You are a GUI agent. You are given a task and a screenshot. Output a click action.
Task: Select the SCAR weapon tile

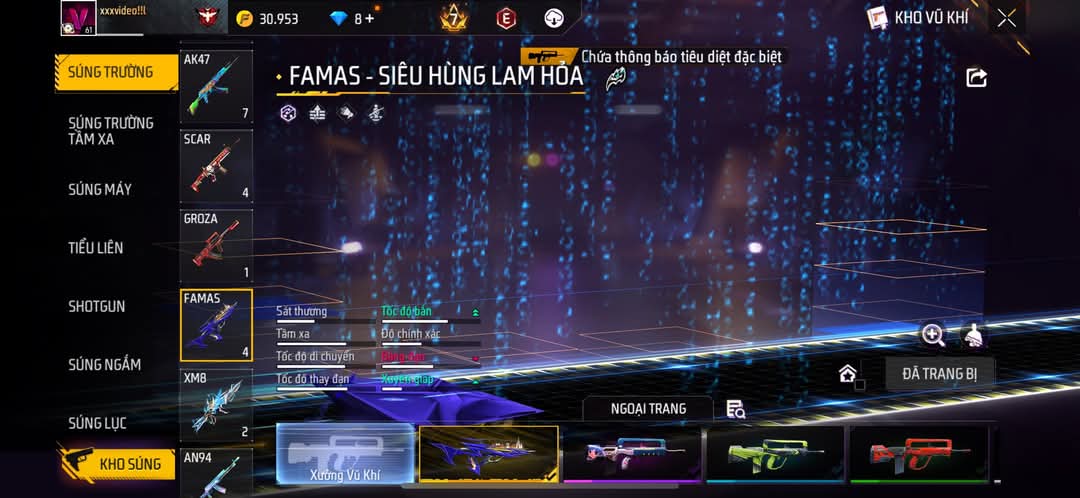point(216,166)
